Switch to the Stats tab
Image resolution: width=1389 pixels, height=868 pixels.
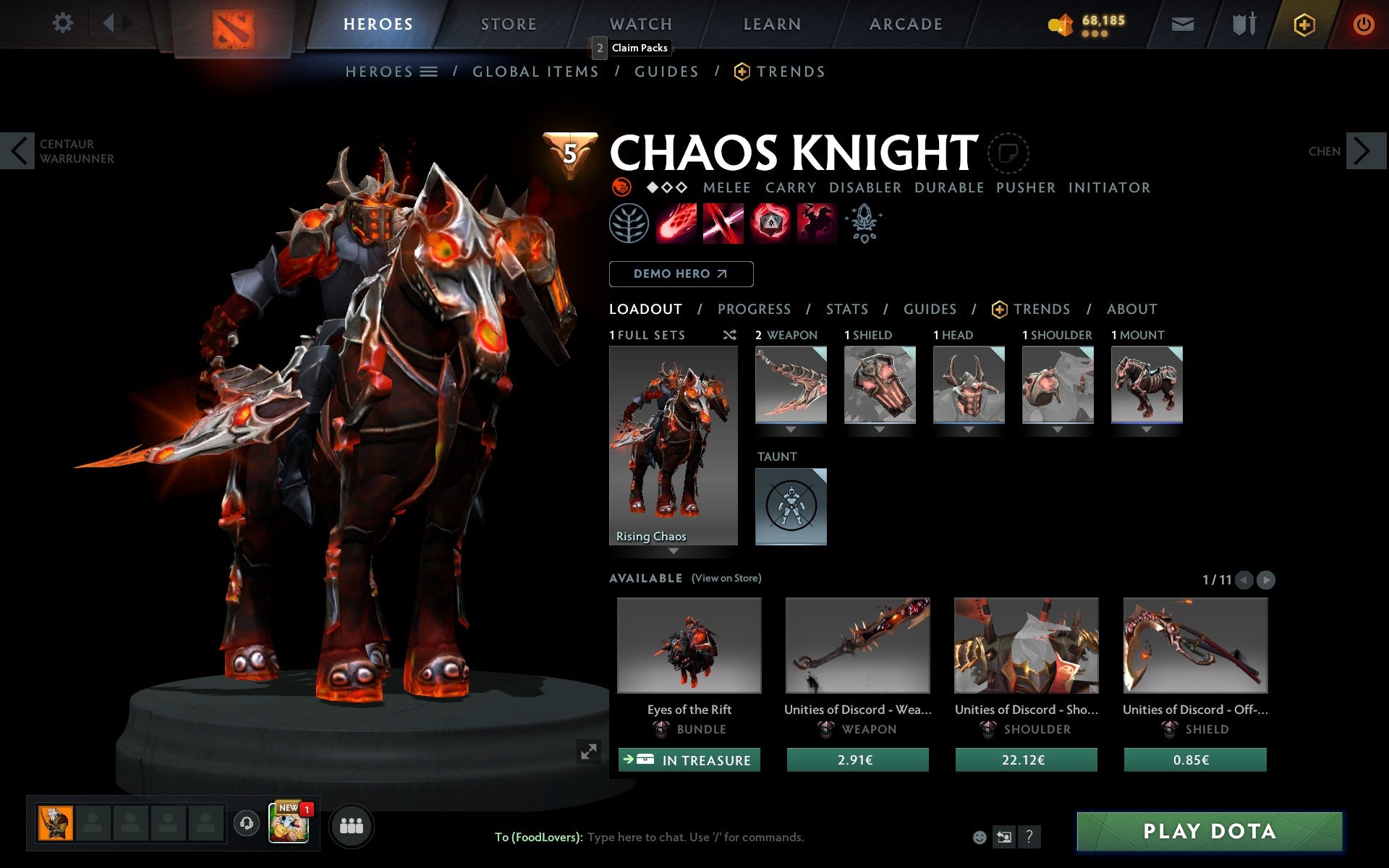(846, 309)
